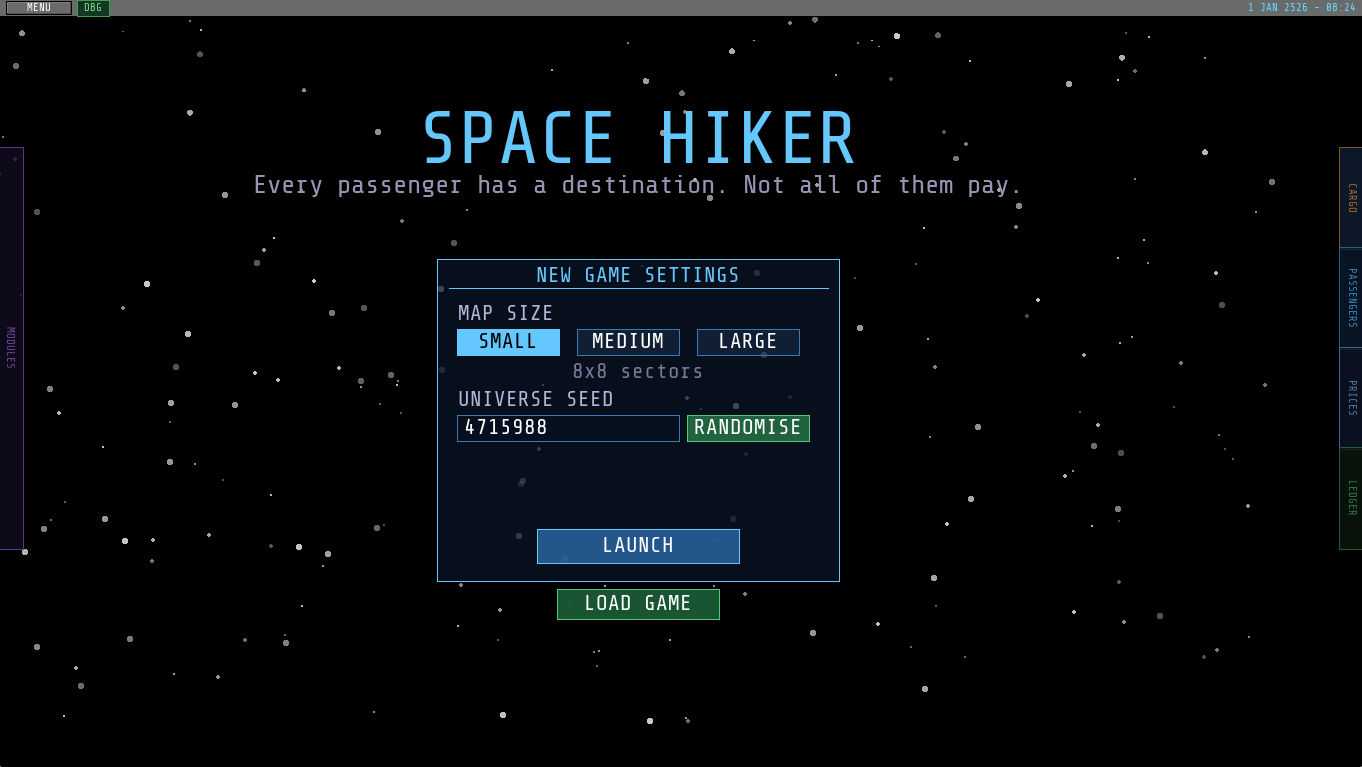Pick the LARGE map size
The width and height of the screenshot is (1362, 767).
(748, 342)
